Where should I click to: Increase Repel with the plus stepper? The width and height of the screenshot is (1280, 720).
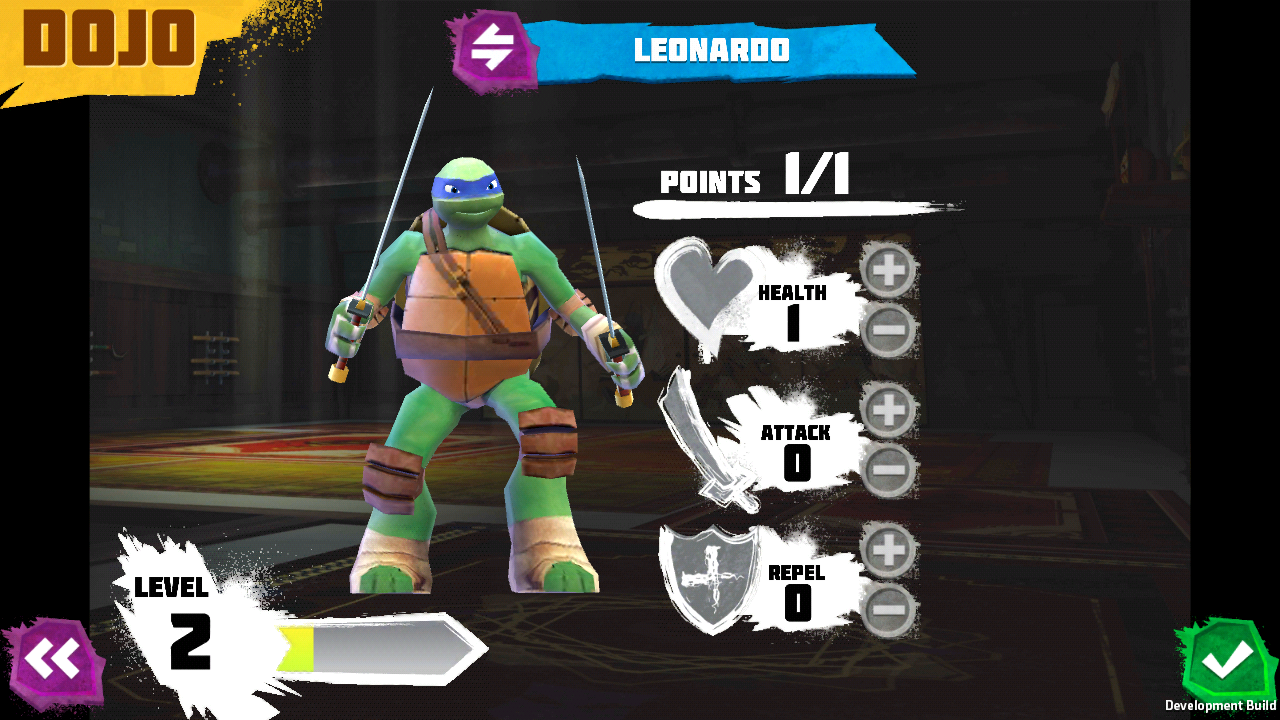coord(890,548)
